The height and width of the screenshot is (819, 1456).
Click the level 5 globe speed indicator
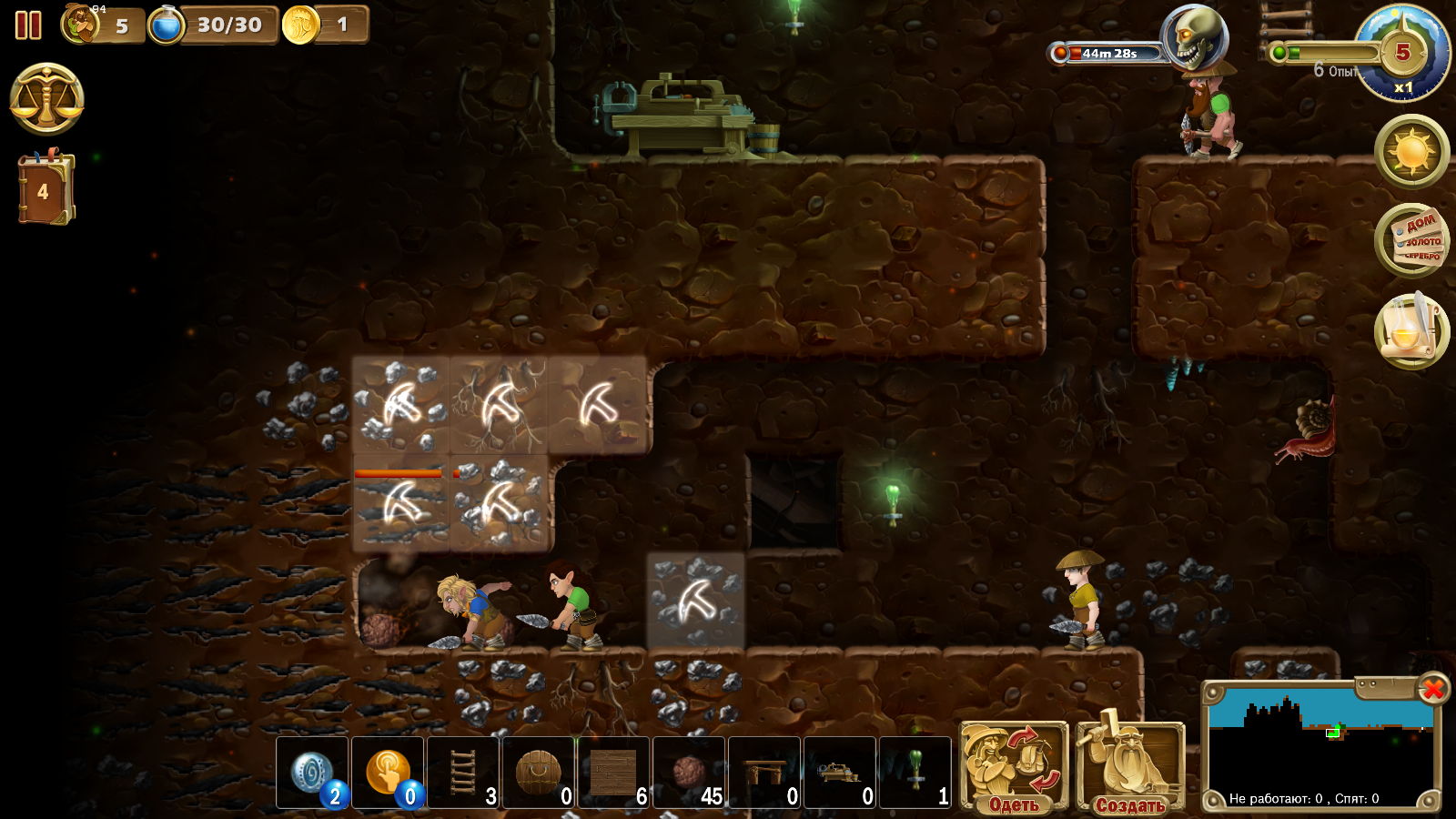pyautogui.click(x=1402, y=53)
